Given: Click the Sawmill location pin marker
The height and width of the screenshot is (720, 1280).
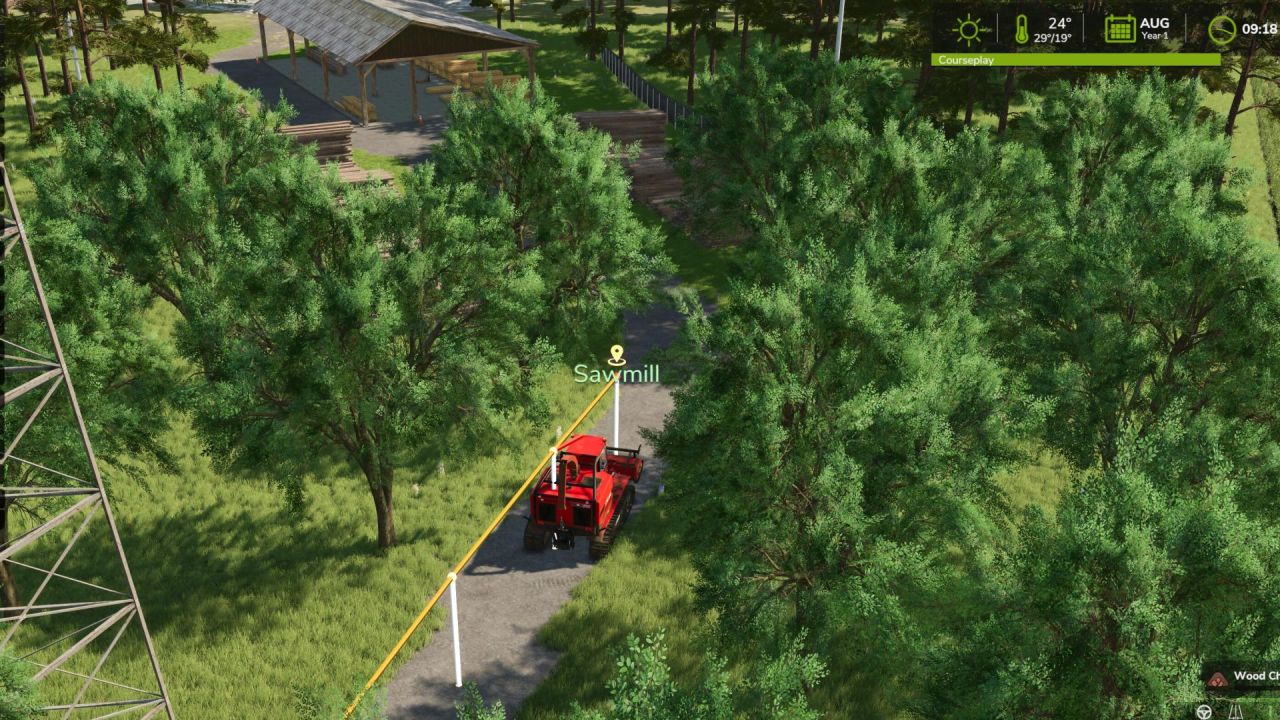Looking at the screenshot, I should tap(618, 355).
